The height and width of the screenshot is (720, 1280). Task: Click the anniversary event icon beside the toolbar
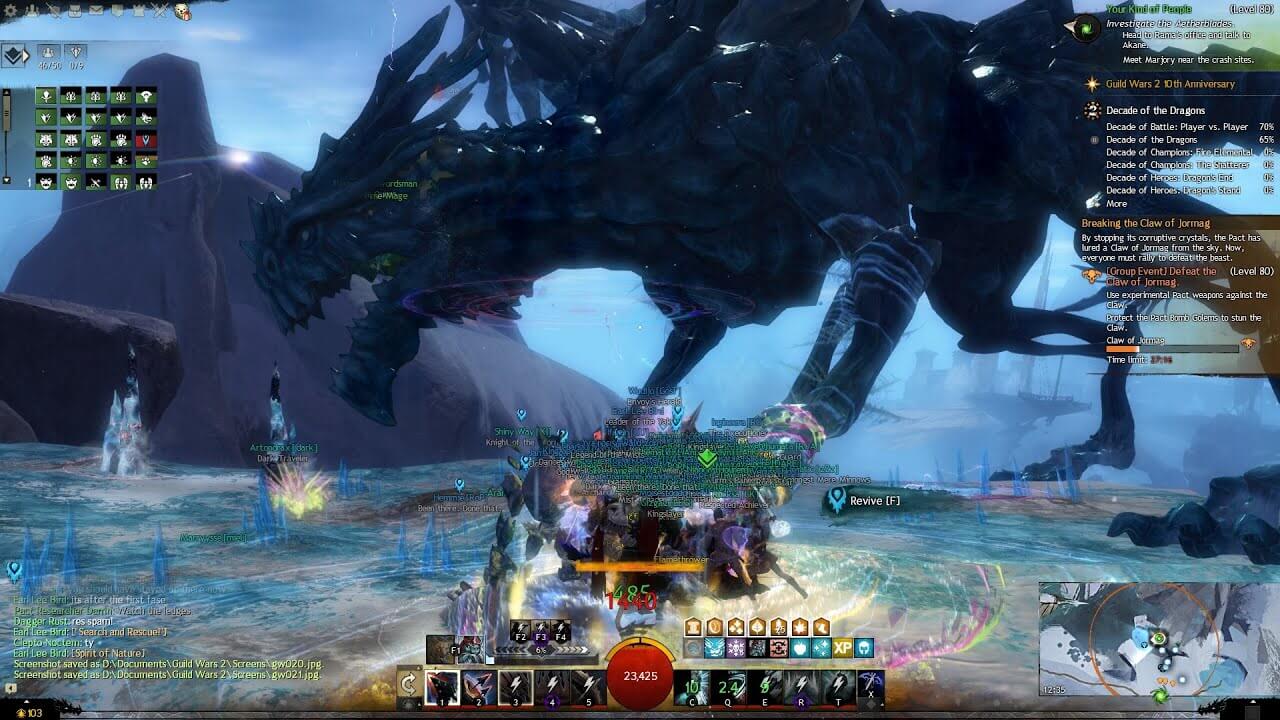click(x=181, y=12)
